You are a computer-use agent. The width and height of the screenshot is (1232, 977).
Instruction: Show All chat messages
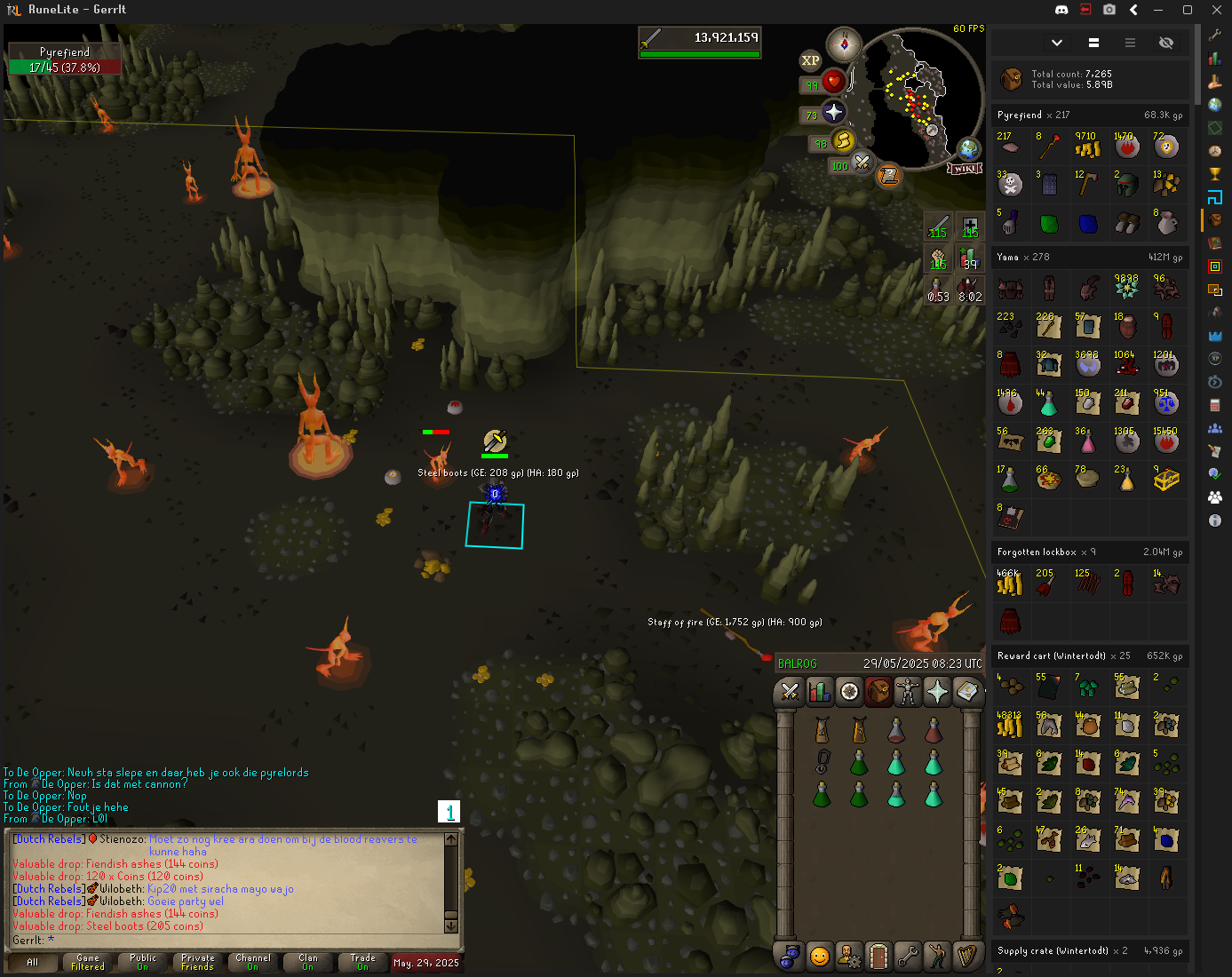click(33, 962)
